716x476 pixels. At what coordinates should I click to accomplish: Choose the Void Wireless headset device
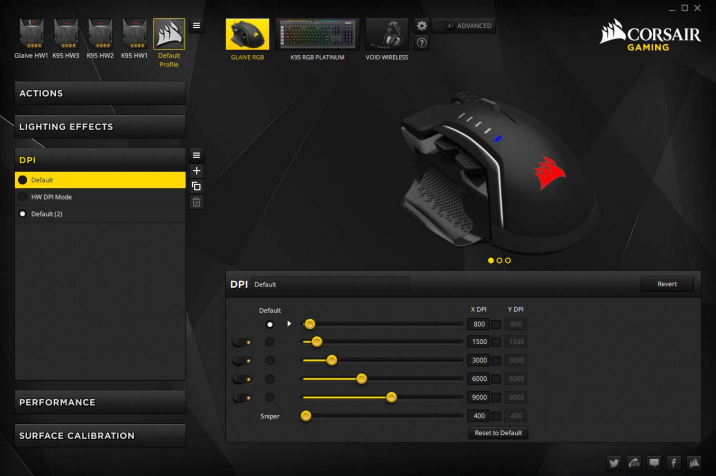[387, 37]
